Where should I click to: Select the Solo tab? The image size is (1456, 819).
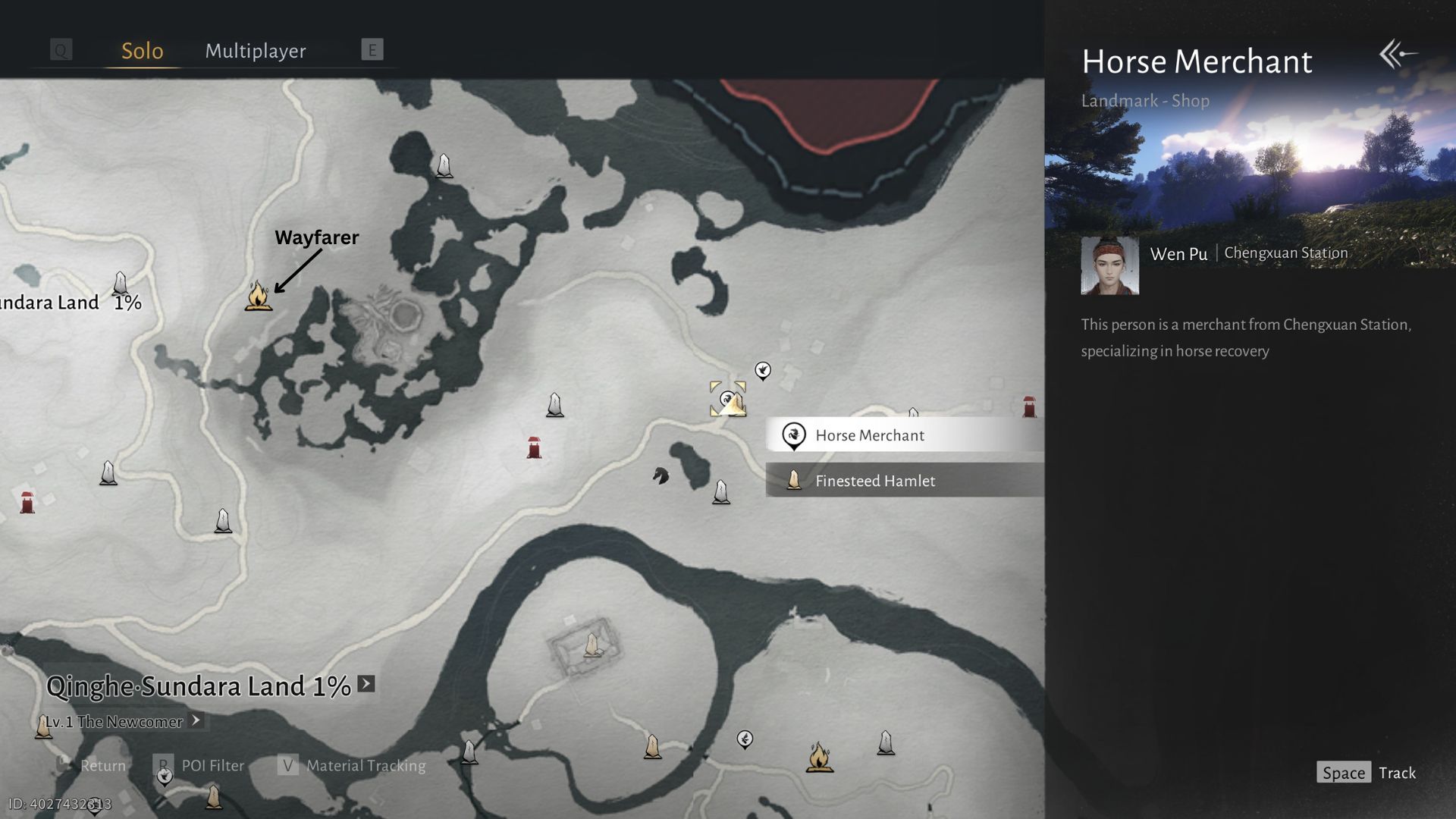[x=142, y=50]
